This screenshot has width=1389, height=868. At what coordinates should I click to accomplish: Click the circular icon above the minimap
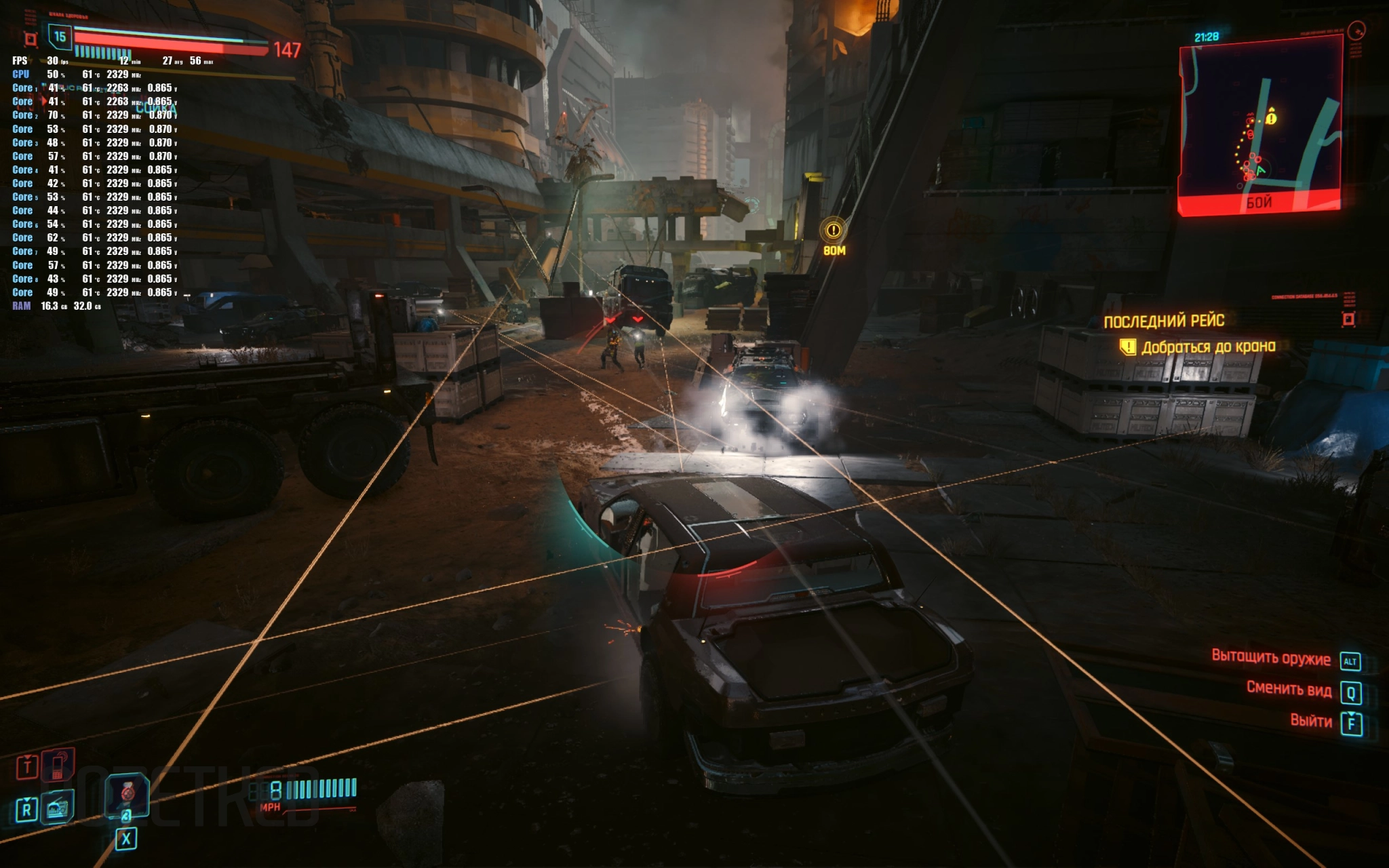click(1356, 31)
